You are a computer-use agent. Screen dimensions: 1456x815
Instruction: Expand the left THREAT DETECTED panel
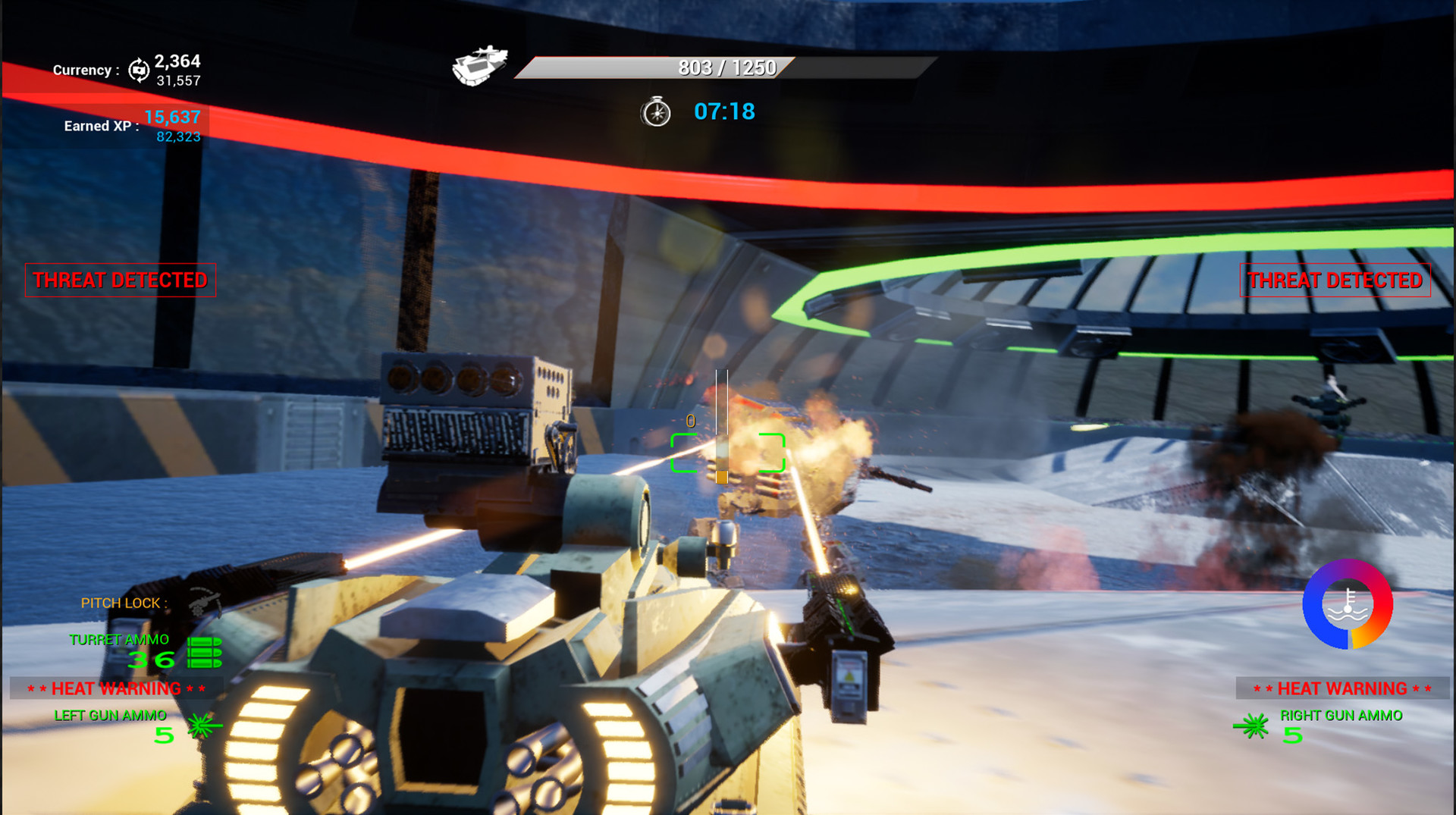click(x=119, y=280)
